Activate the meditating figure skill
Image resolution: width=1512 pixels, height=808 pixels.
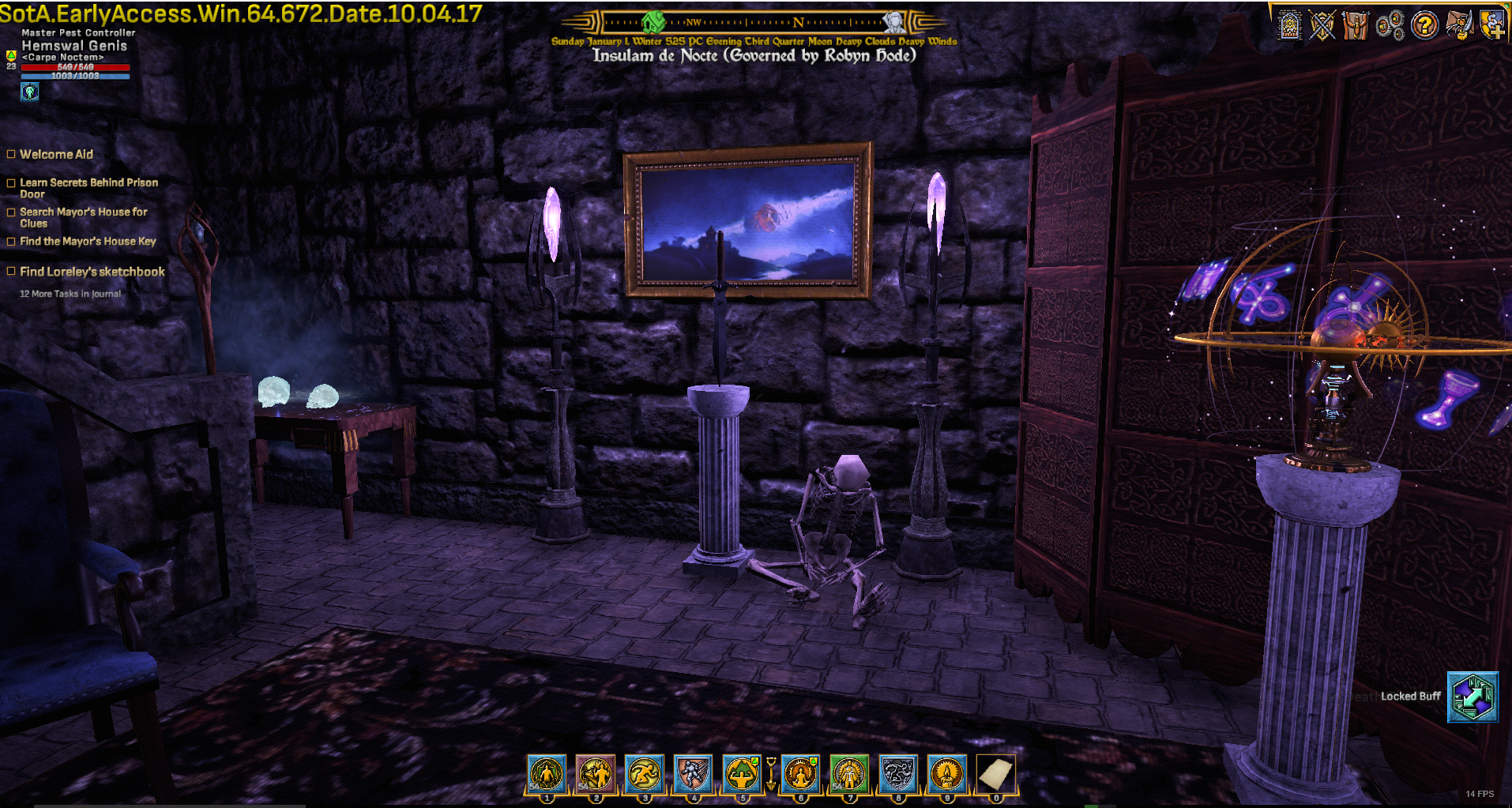coord(799,773)
